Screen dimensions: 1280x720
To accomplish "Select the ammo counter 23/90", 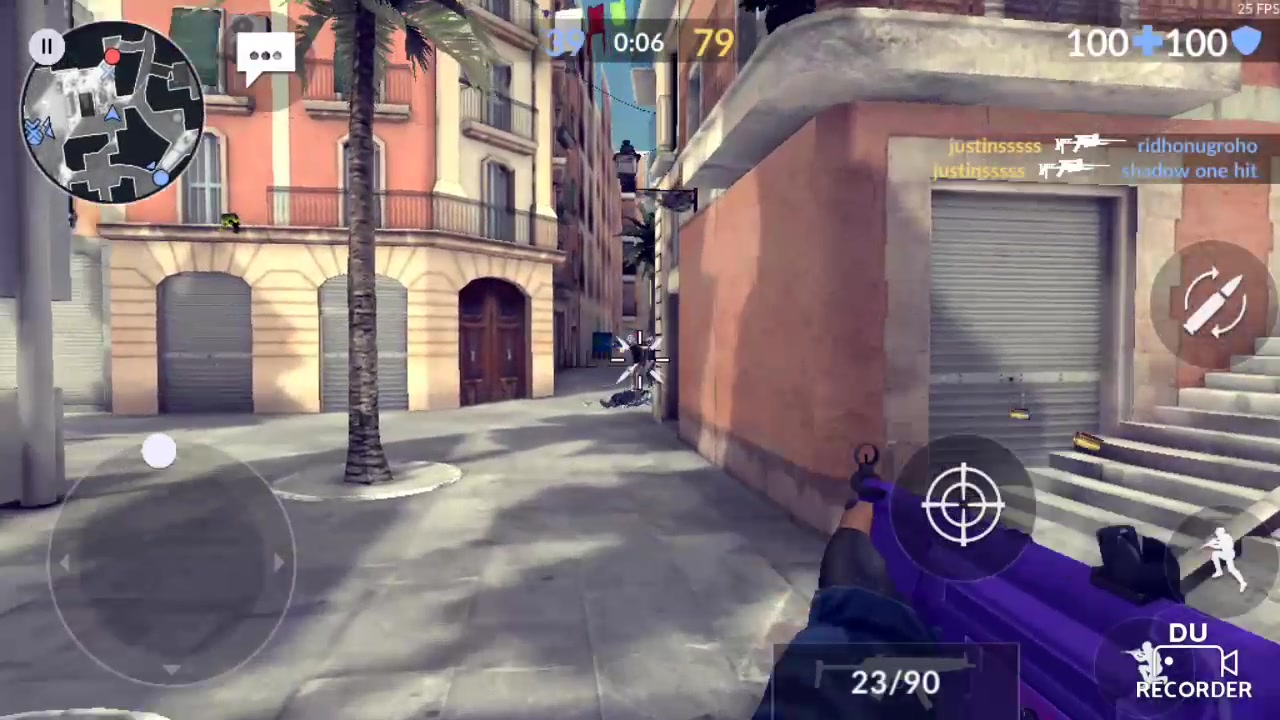I will tap(893, 683).
